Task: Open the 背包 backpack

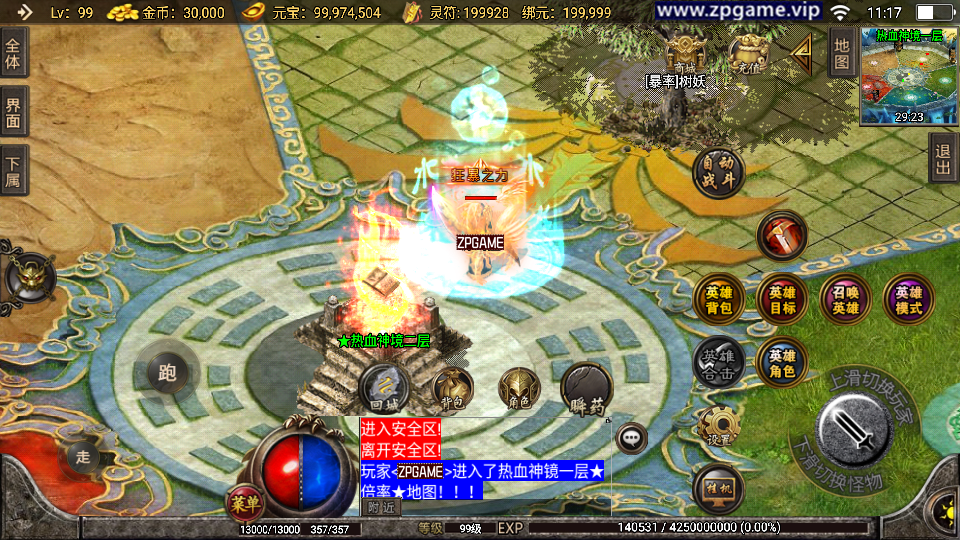Action: pos(452,388)
